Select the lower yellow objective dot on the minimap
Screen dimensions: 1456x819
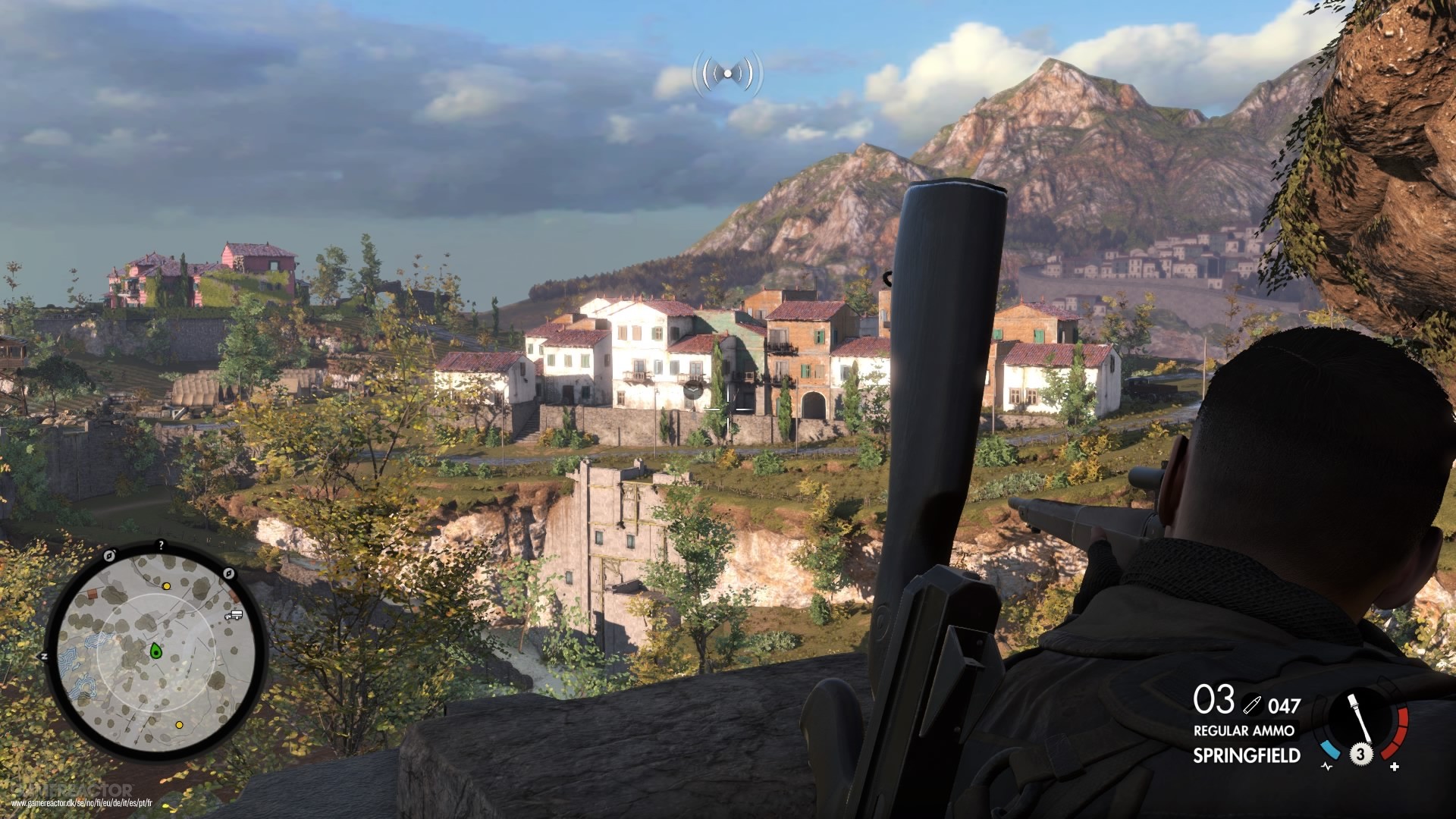pyautogui.click(x=179, y=725)
